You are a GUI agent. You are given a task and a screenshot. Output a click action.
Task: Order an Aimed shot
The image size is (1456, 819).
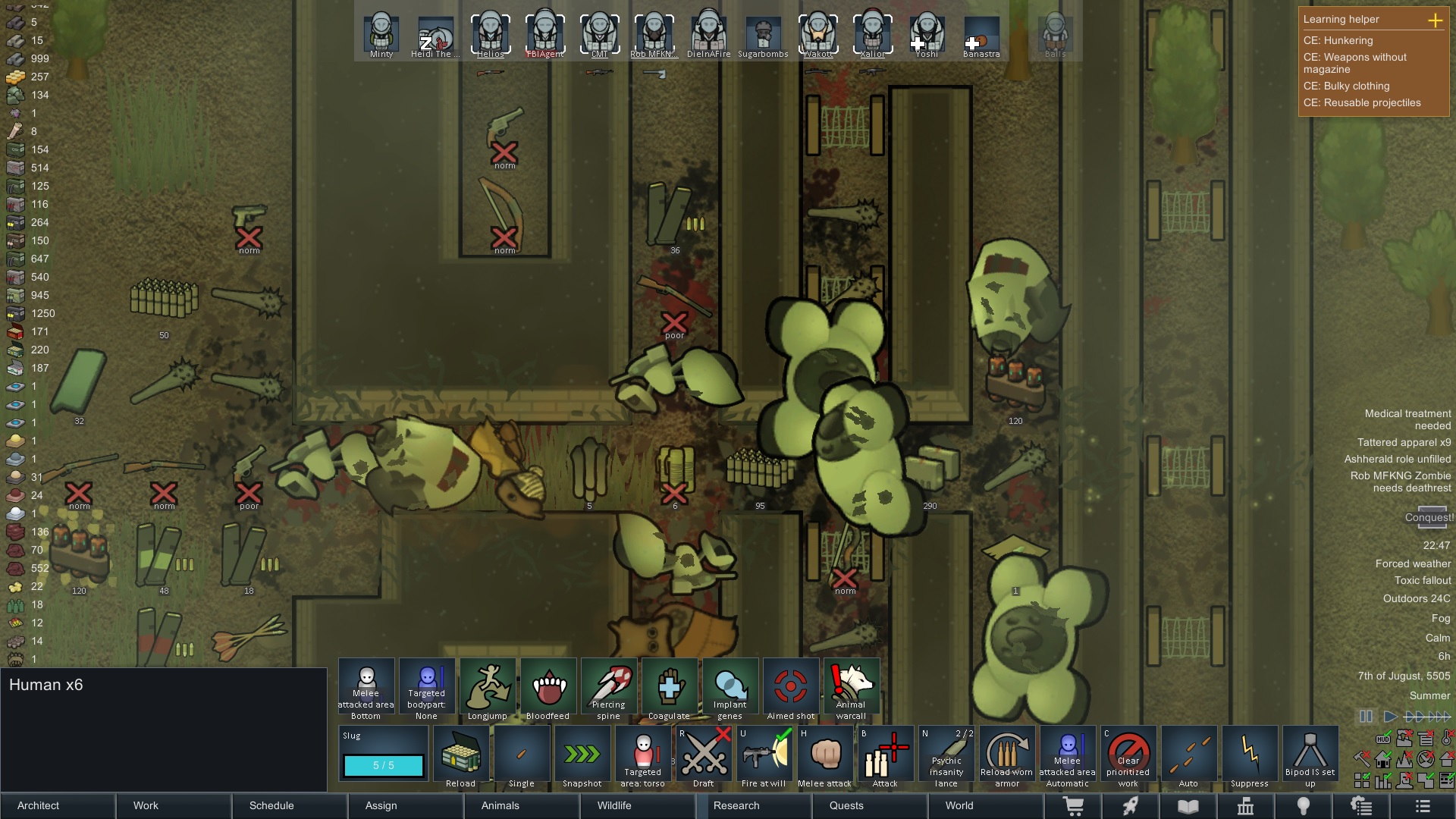(790, 687)
